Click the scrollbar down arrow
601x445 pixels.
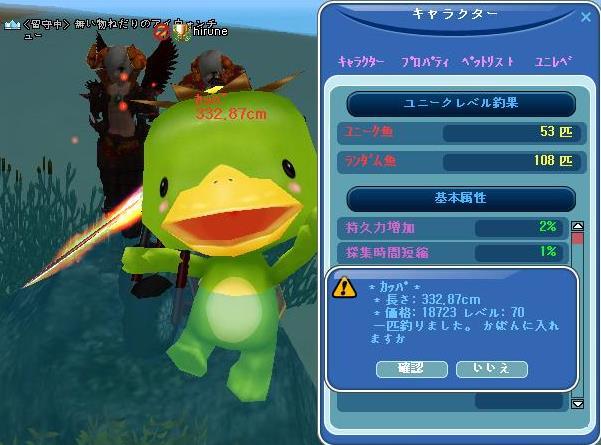point(577,403)
